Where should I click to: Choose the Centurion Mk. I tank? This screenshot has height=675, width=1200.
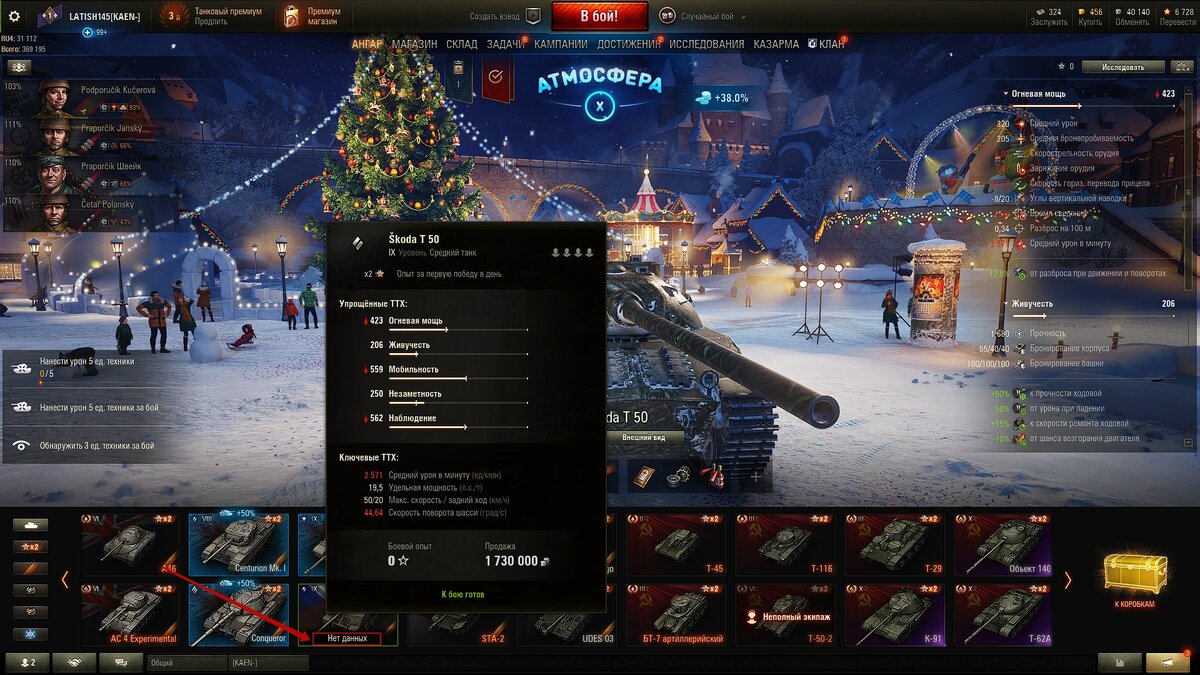239,545
